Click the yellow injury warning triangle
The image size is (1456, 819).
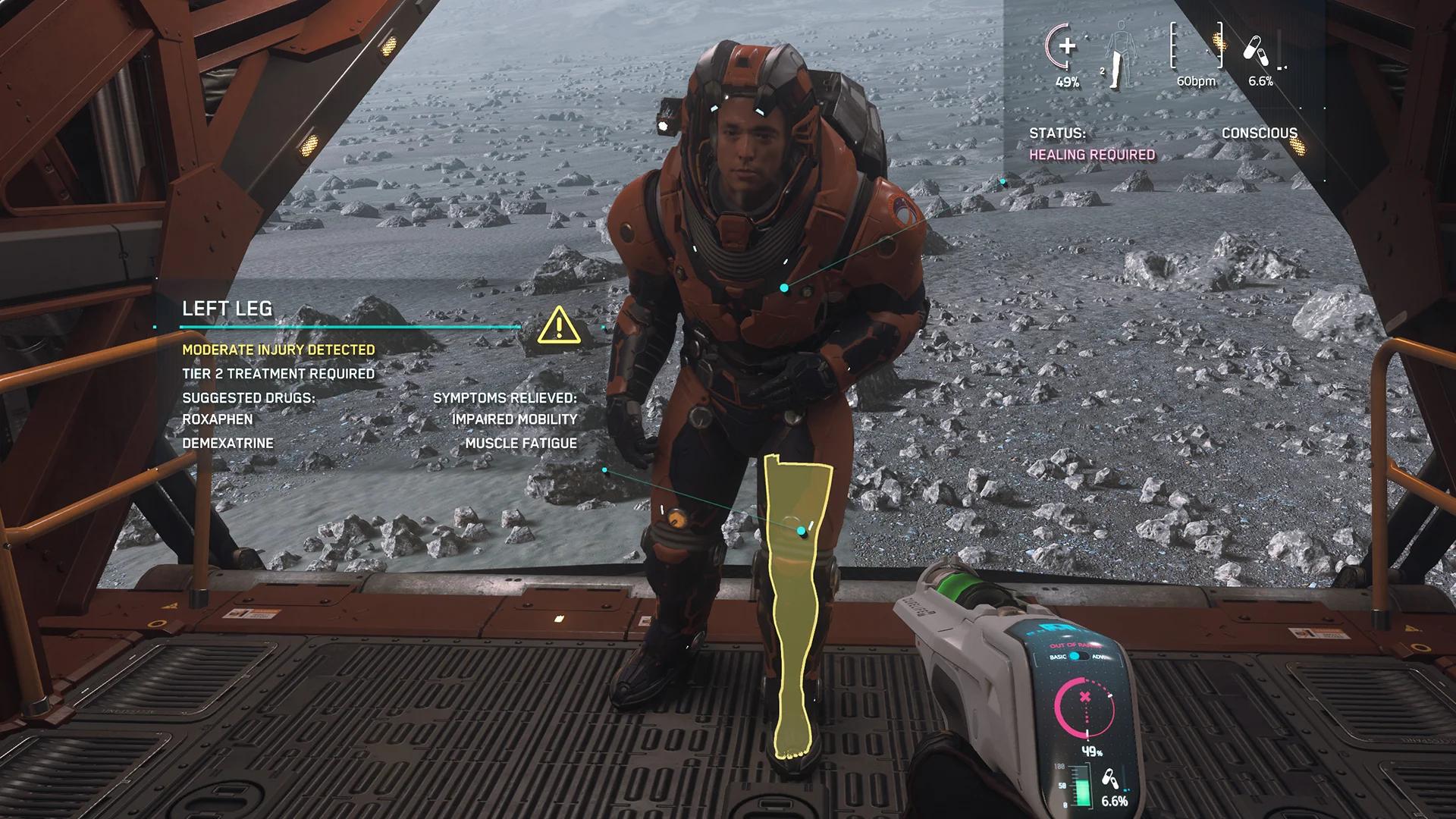[559, 325]
